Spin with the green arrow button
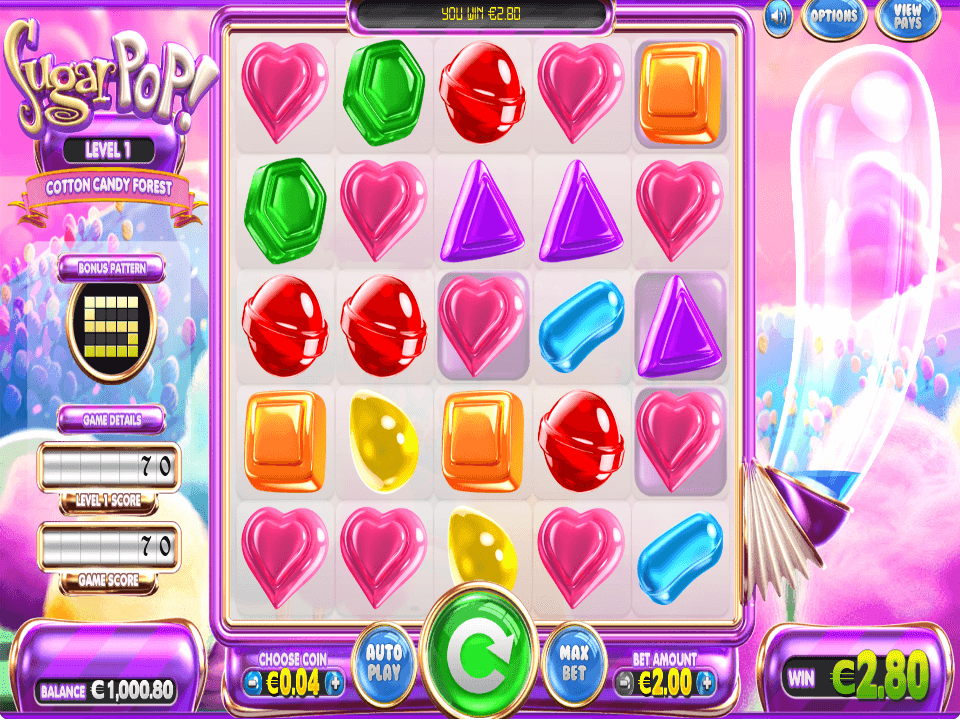Viewport: 960px width, 720px height. tap(479, 659)
